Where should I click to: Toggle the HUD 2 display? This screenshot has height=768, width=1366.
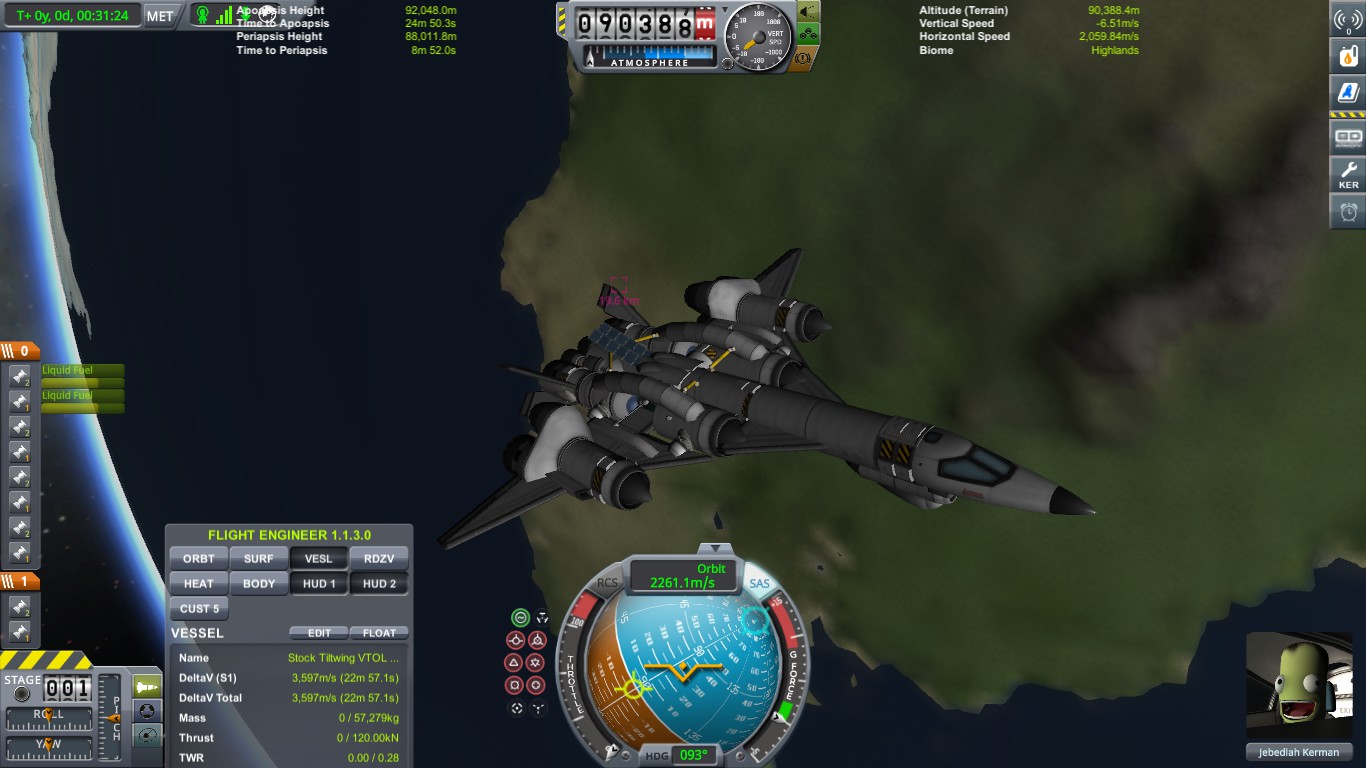point(379,584)
